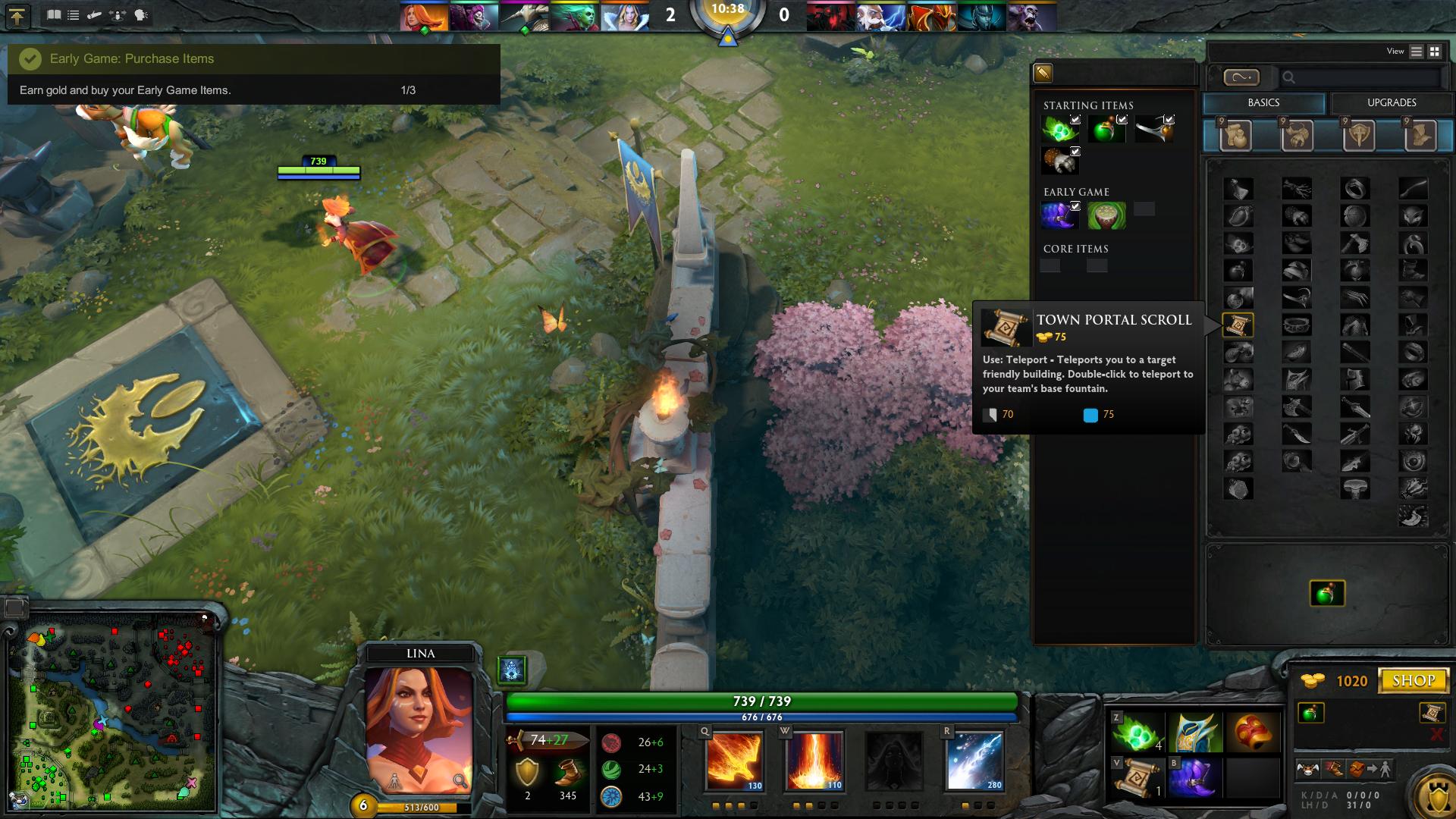Buy the Town Portal Scroll in shop
The width and height of the screenshot is (1456, 819).
pyautogui.click(x=1238, y=325)
